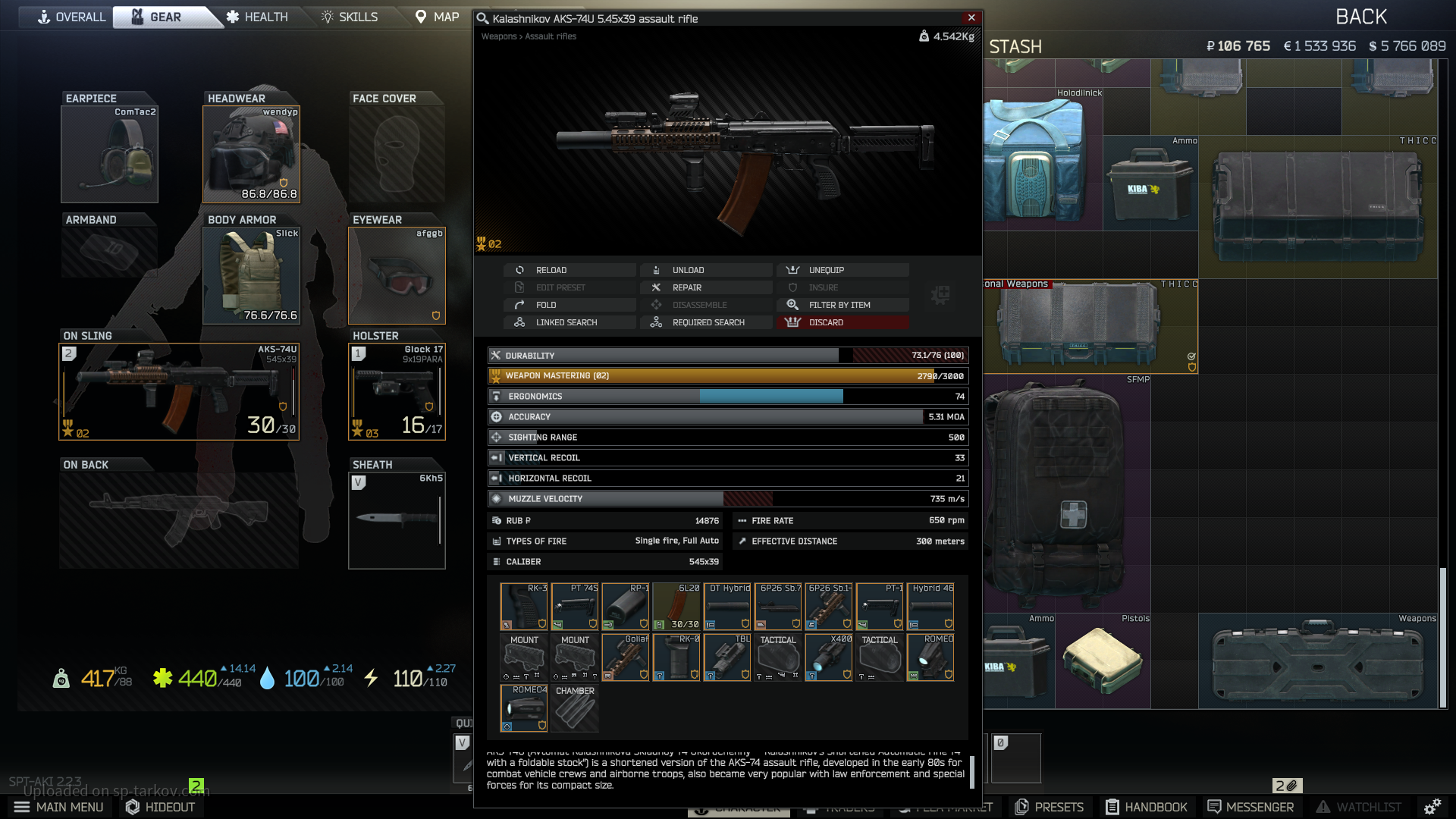
Task: Switch to the Skills tab
Action: [350, 17]
